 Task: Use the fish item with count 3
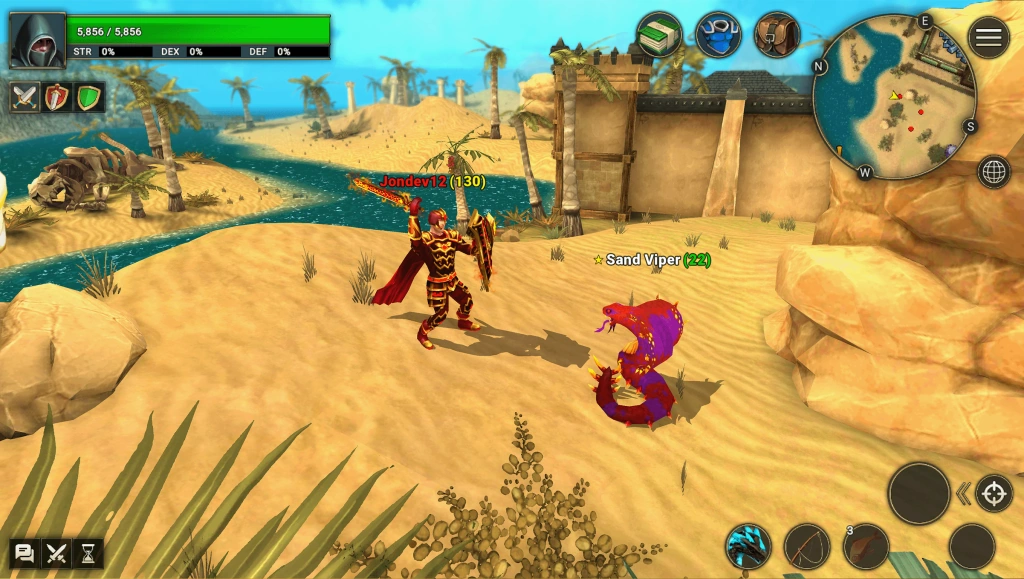point(866,546)
